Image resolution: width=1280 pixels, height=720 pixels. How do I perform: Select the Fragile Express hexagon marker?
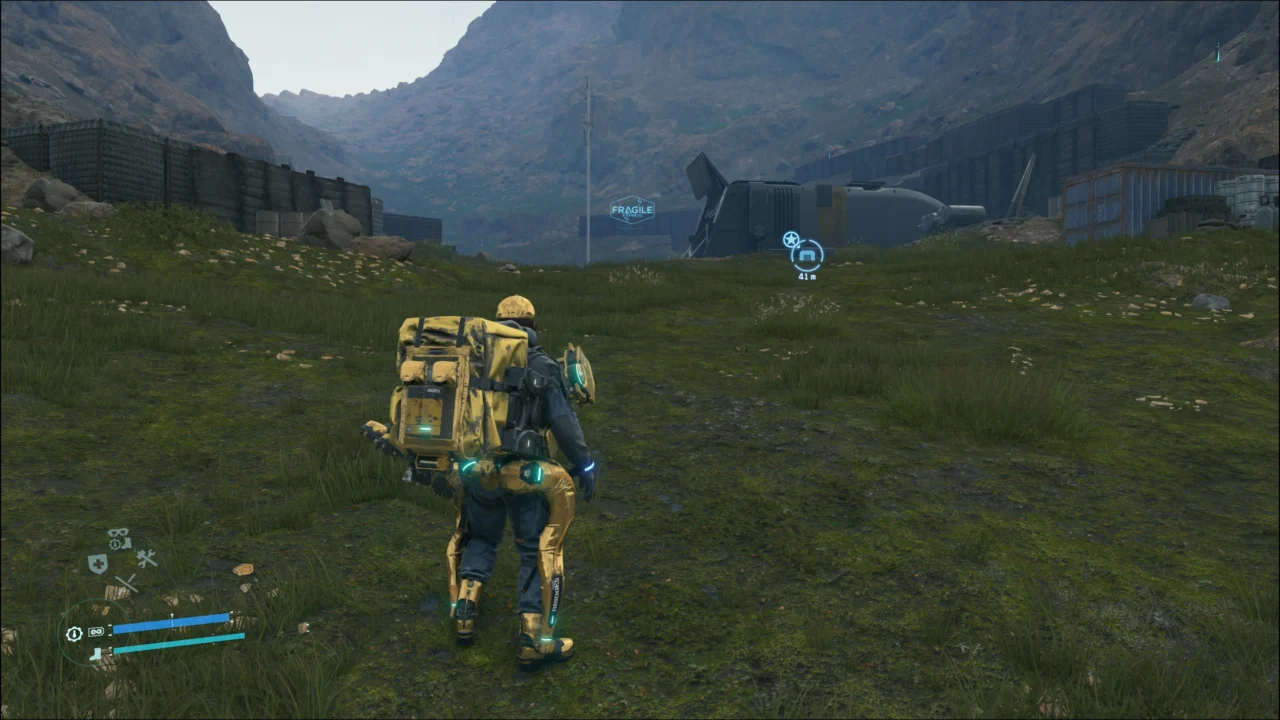632,210
